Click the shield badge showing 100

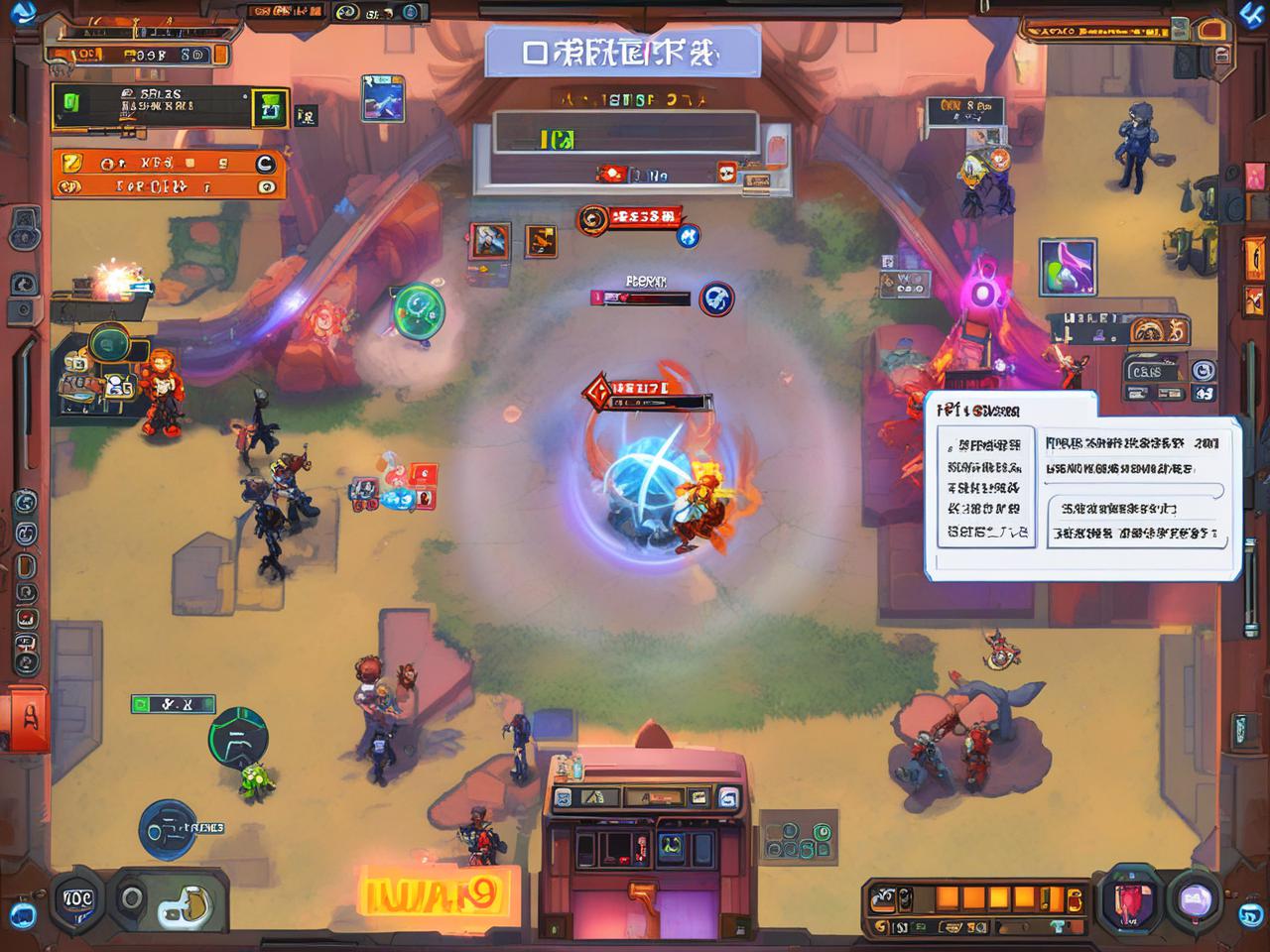[x=77, y=899]
